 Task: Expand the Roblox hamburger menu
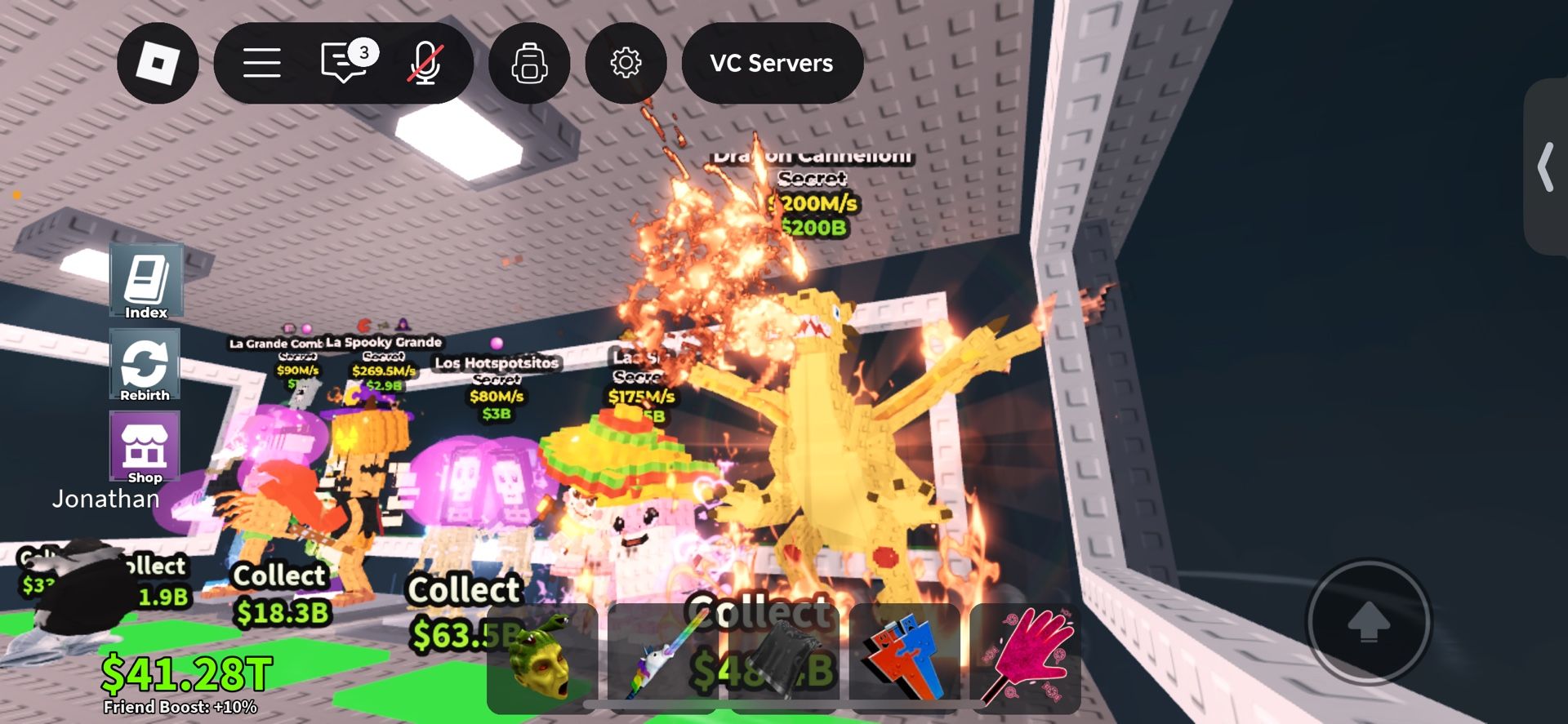pyautogui.click(x=261, y=64)
